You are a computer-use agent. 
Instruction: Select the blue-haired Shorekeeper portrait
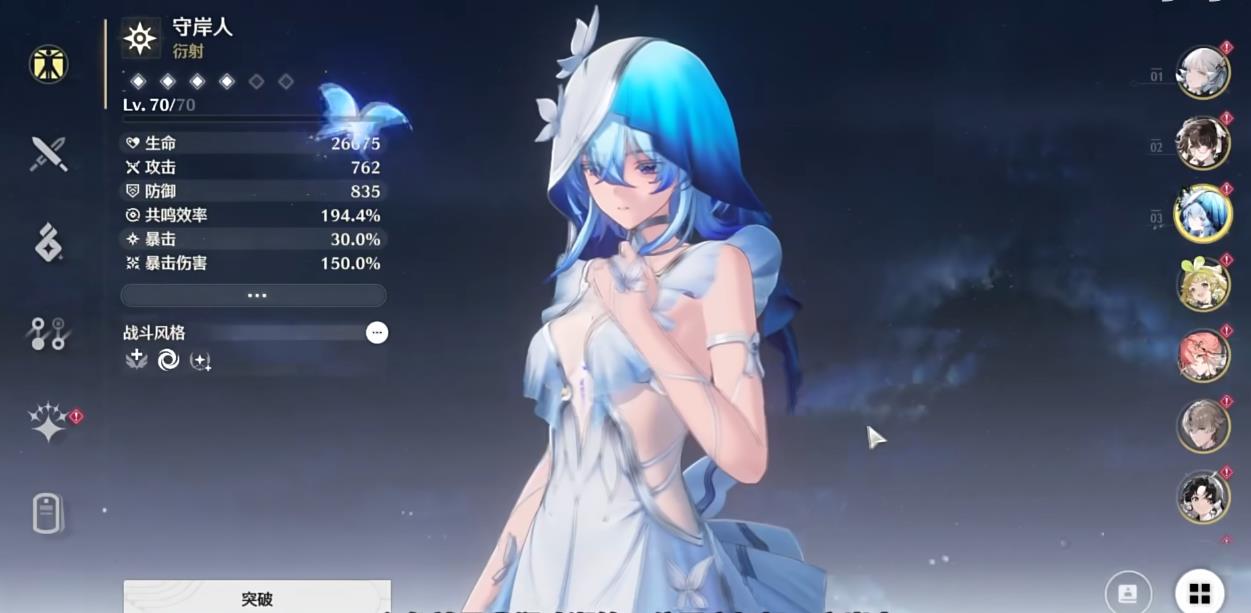coord(1202,214)
